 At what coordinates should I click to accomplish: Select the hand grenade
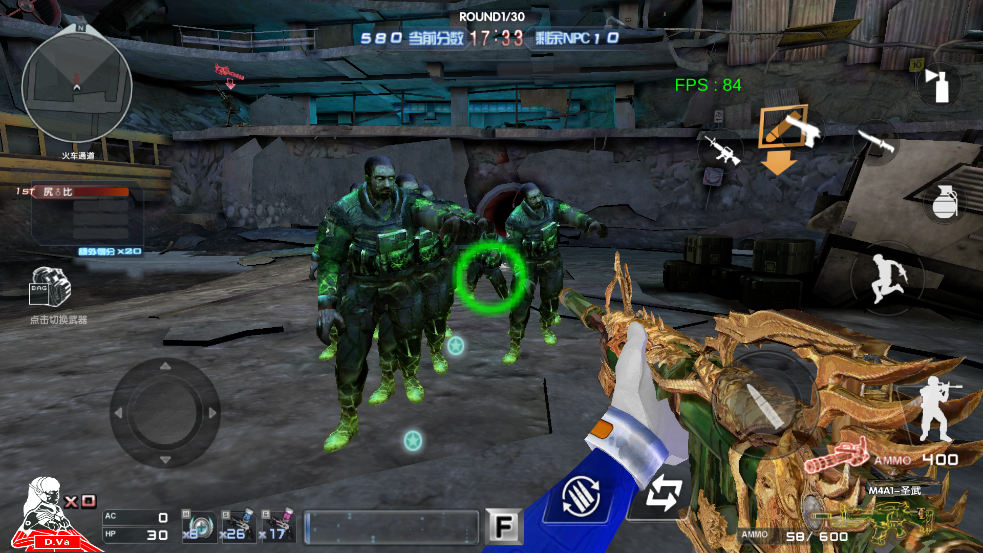(x=944, y=200)
